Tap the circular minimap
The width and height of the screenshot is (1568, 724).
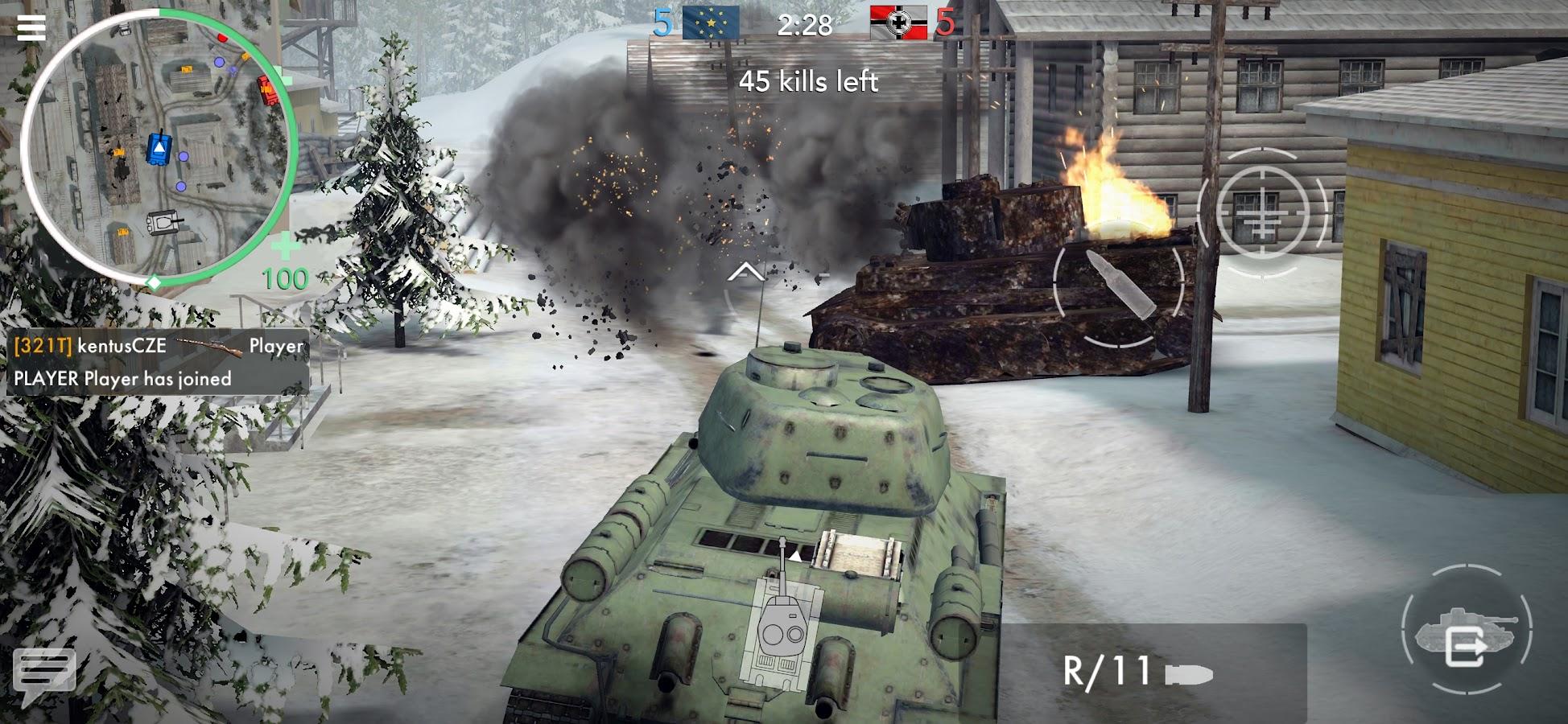[x=158, y=146]
